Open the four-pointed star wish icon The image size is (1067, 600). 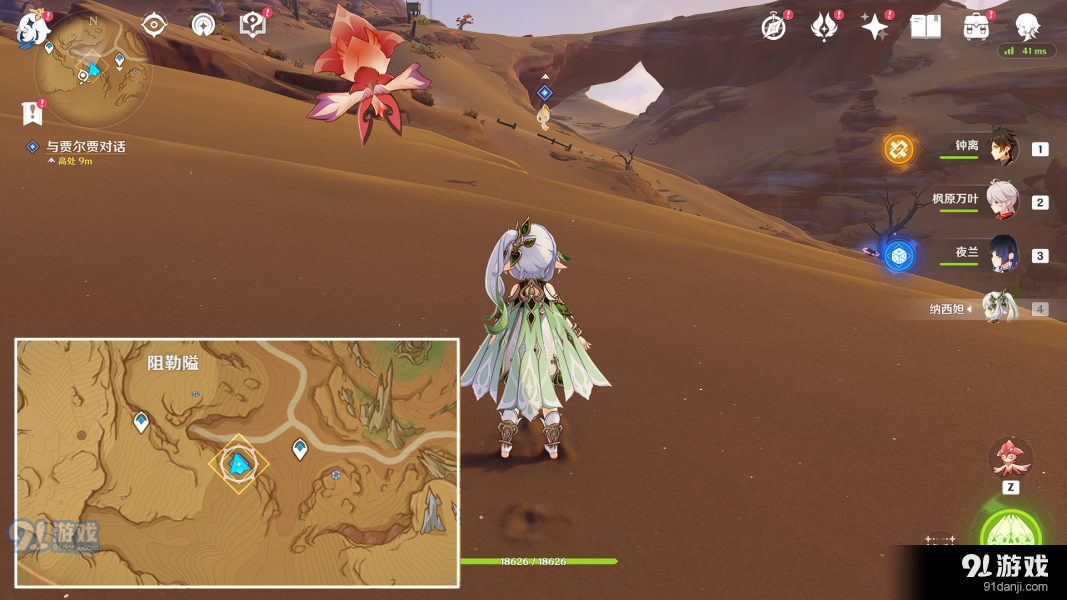[x=875, y=27]
